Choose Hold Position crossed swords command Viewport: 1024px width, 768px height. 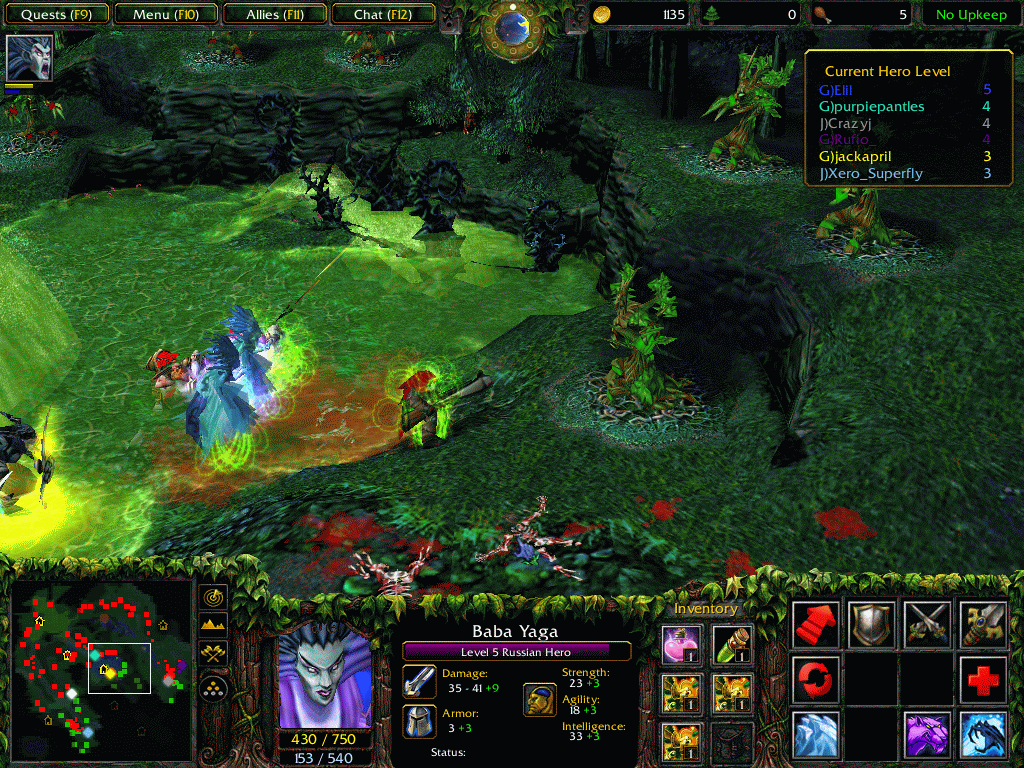(x=926, y=625)
